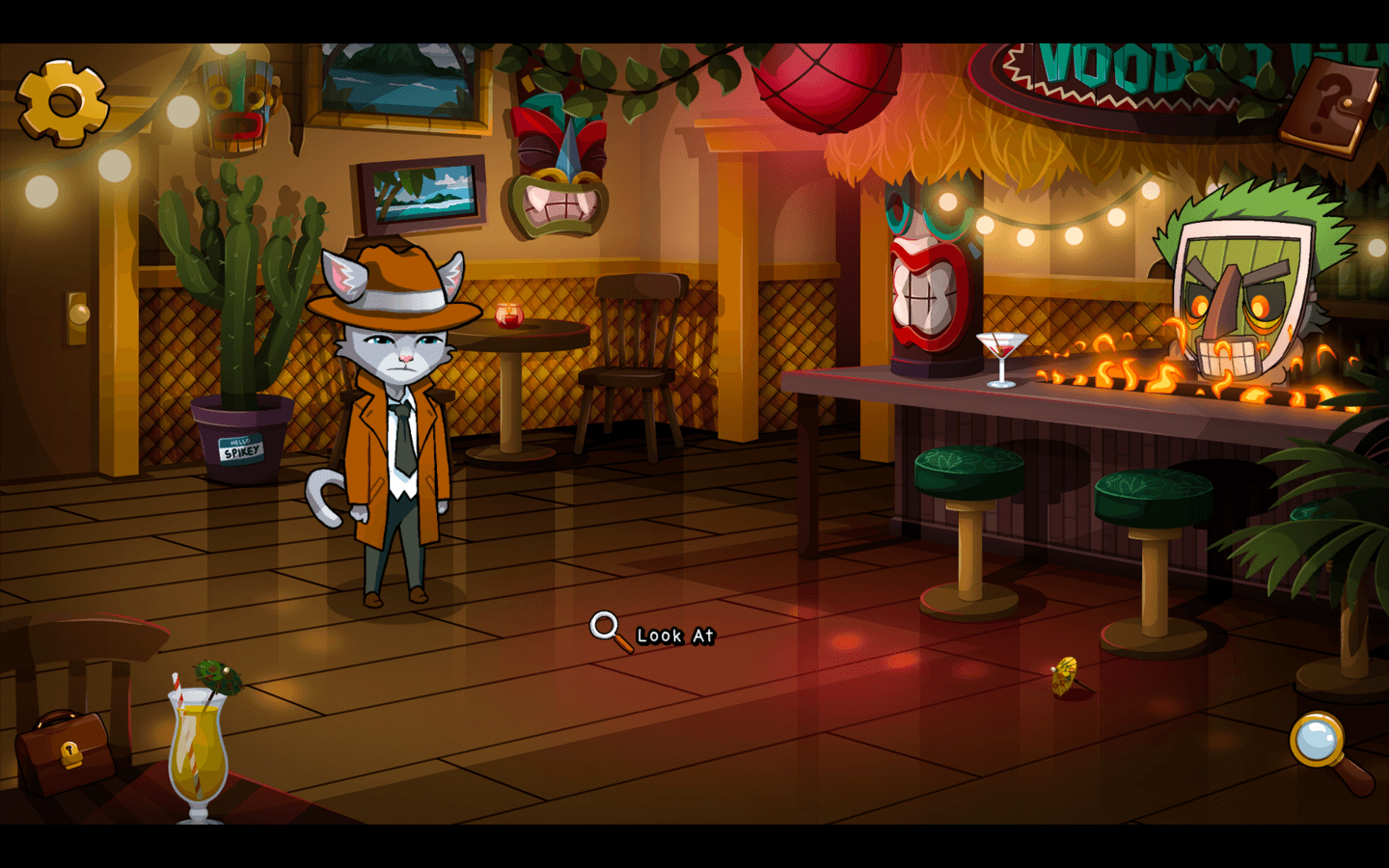Open the question mark hint book
Viewport: 1389px width, 868px height.
[1331, 104]
